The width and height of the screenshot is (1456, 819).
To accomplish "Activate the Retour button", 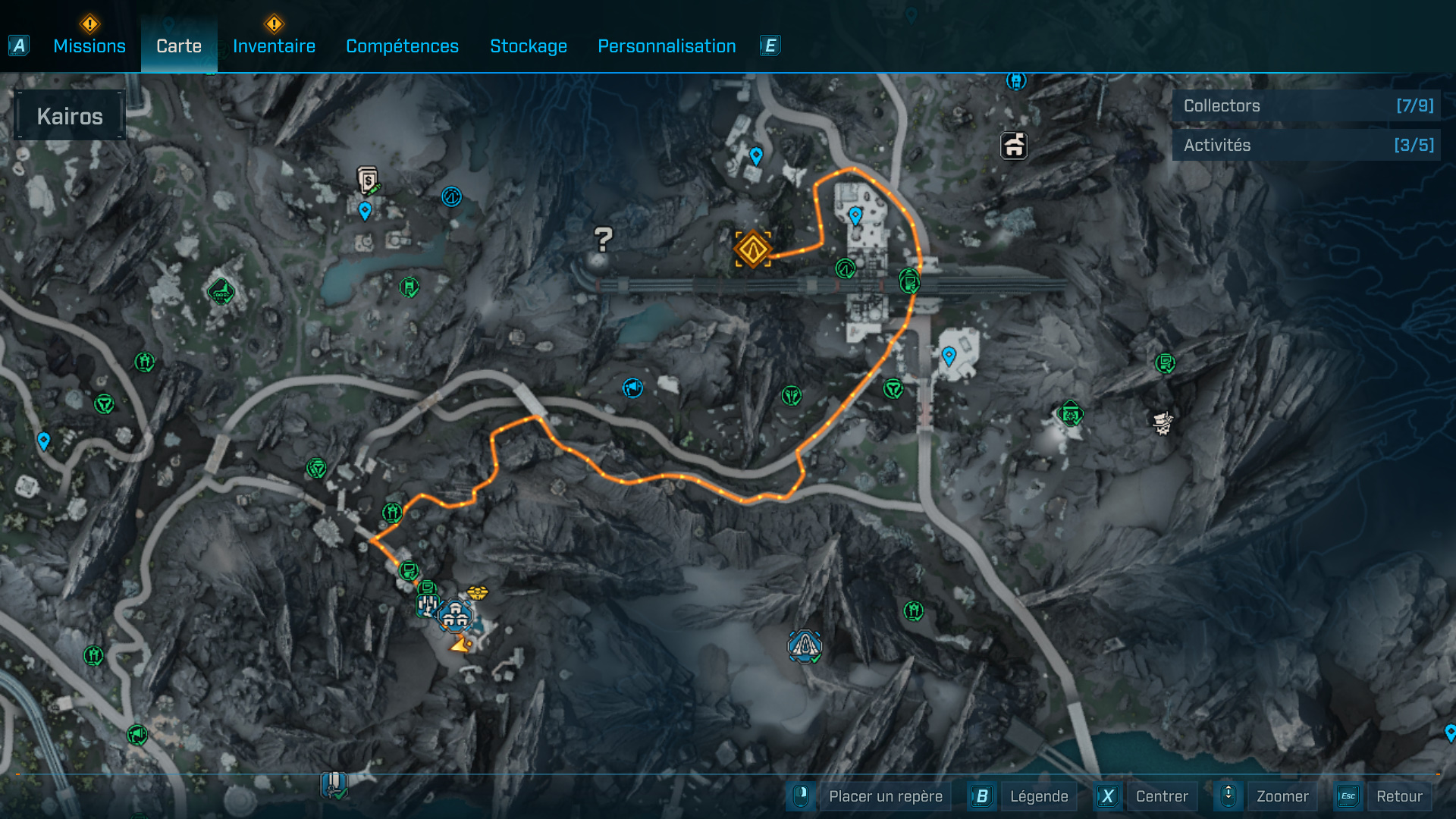I will 1398,796.
